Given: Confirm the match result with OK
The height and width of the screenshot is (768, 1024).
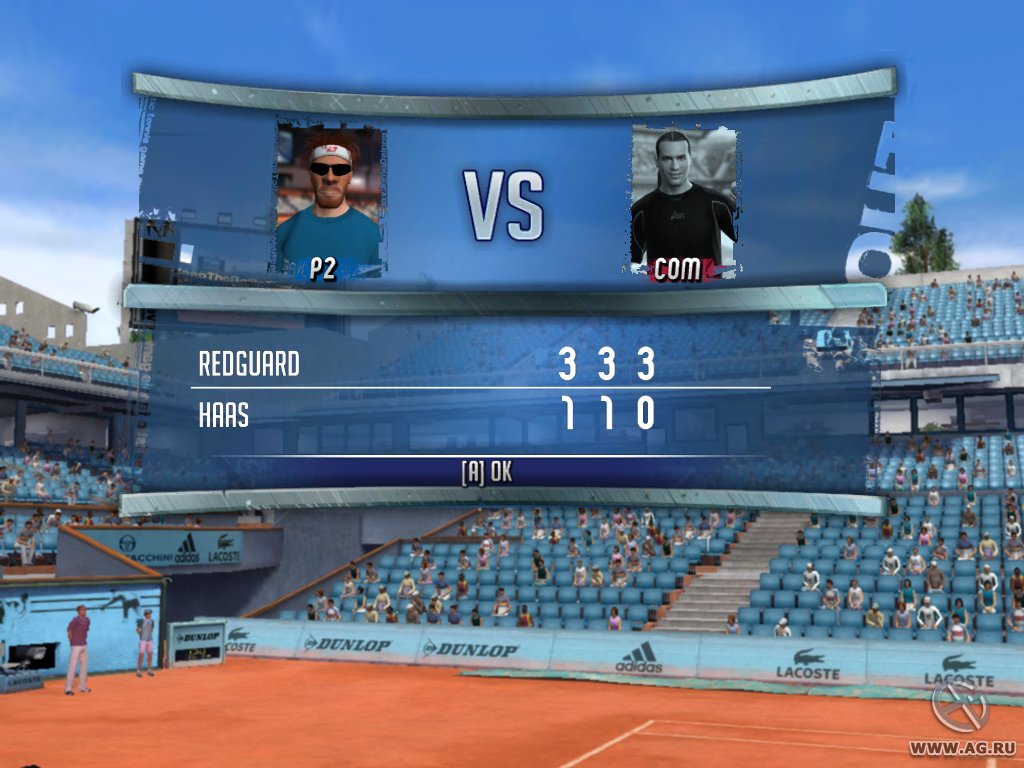Looking at the screenshot, I should pyautogui.click(x=487, y=472).
